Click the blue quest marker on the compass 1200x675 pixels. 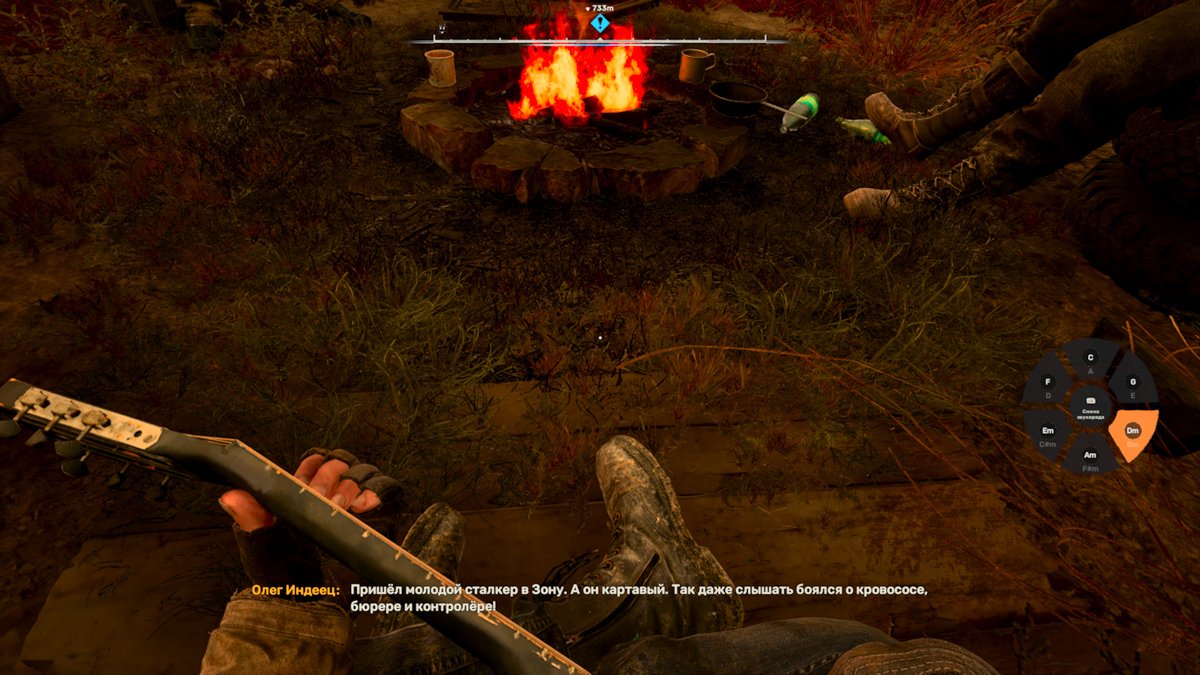point(599,23)
